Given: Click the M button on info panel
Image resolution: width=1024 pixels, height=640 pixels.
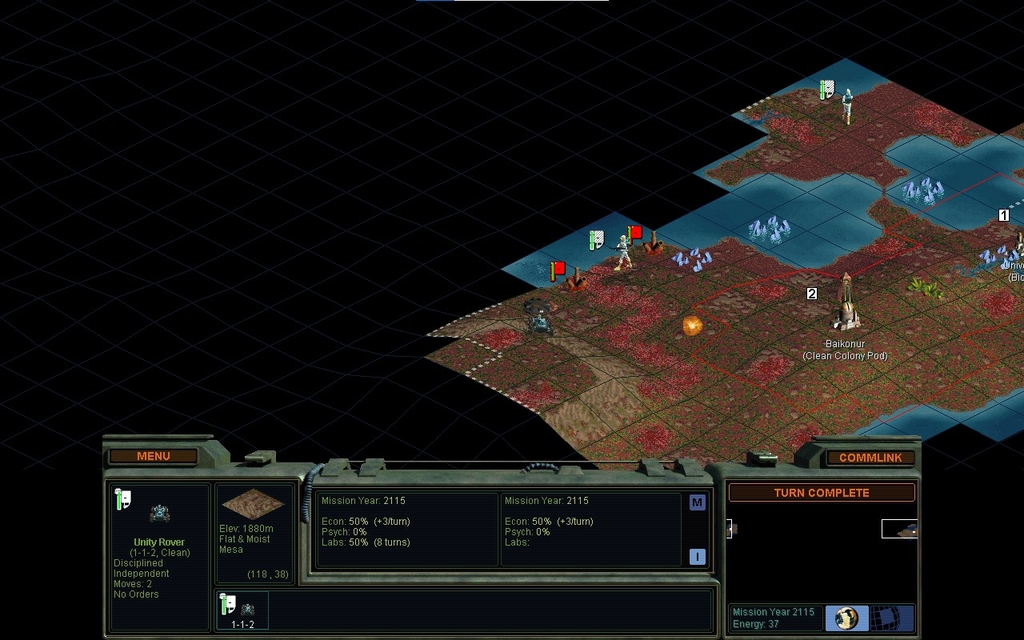Looking at the screenshot, I should (x=697, y=503).
